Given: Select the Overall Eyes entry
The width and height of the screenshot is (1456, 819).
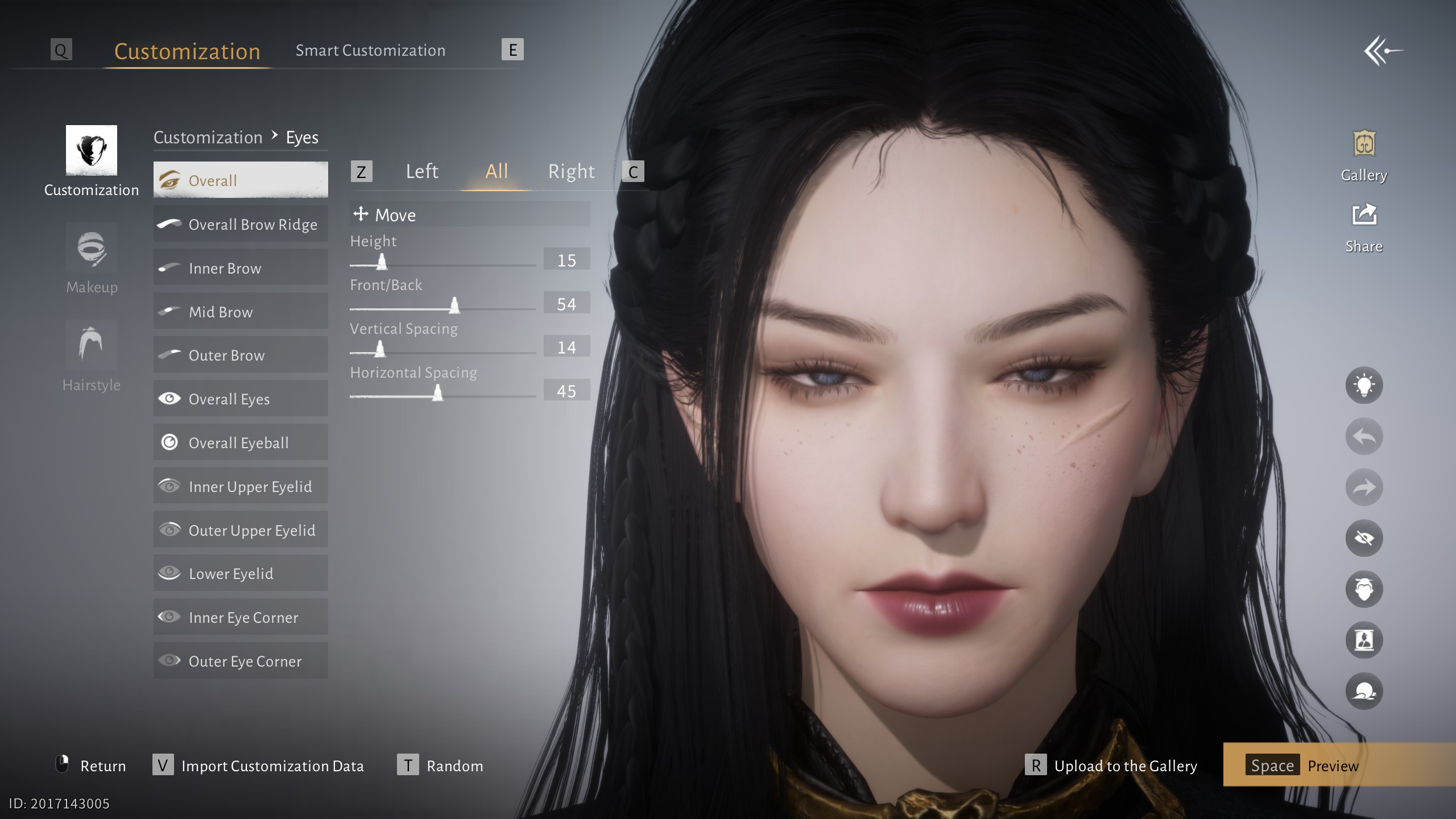Looking at the screenshot, I should [241, 399].
